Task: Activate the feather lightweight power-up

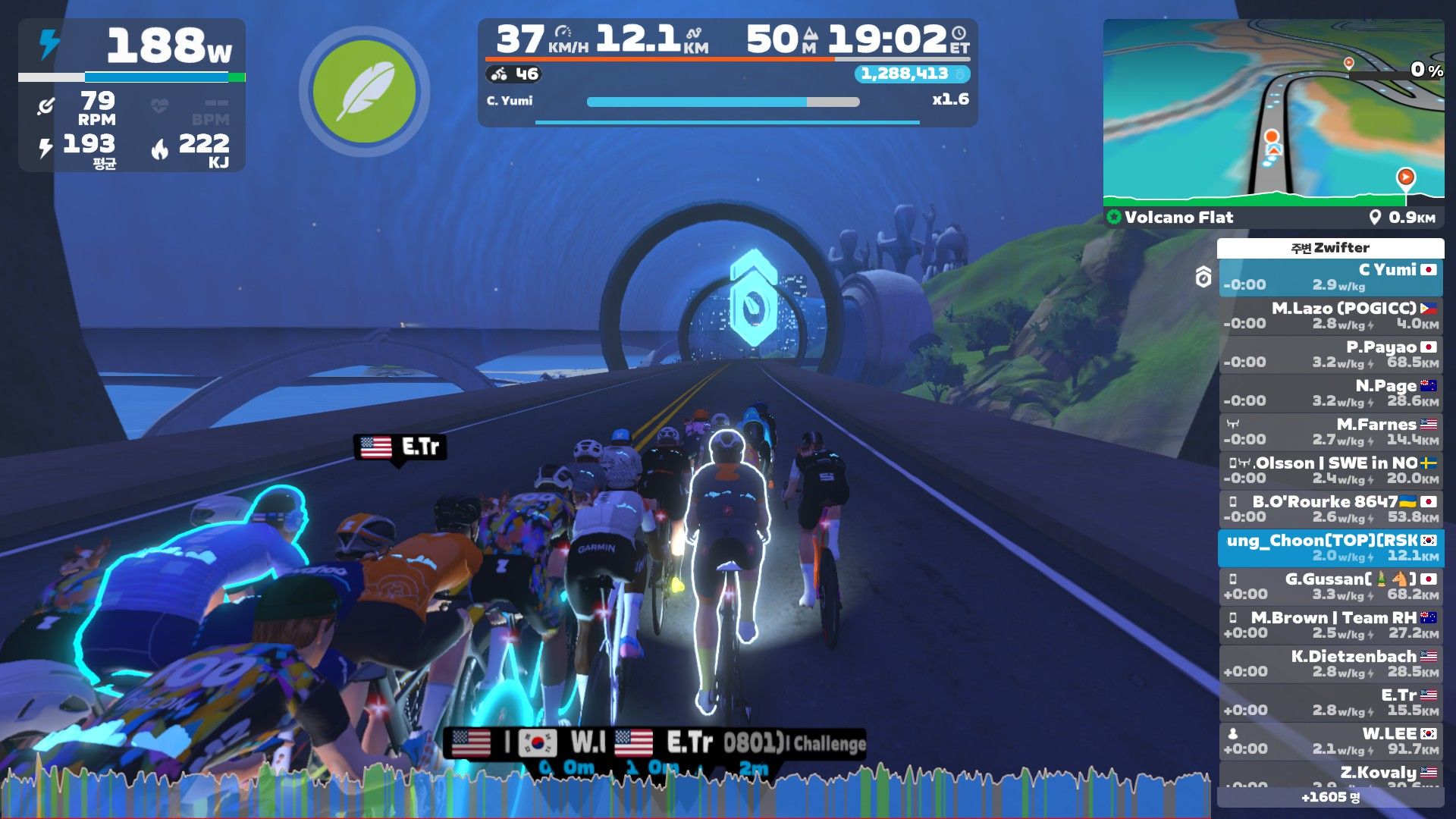Action: [x=364, y=92]
